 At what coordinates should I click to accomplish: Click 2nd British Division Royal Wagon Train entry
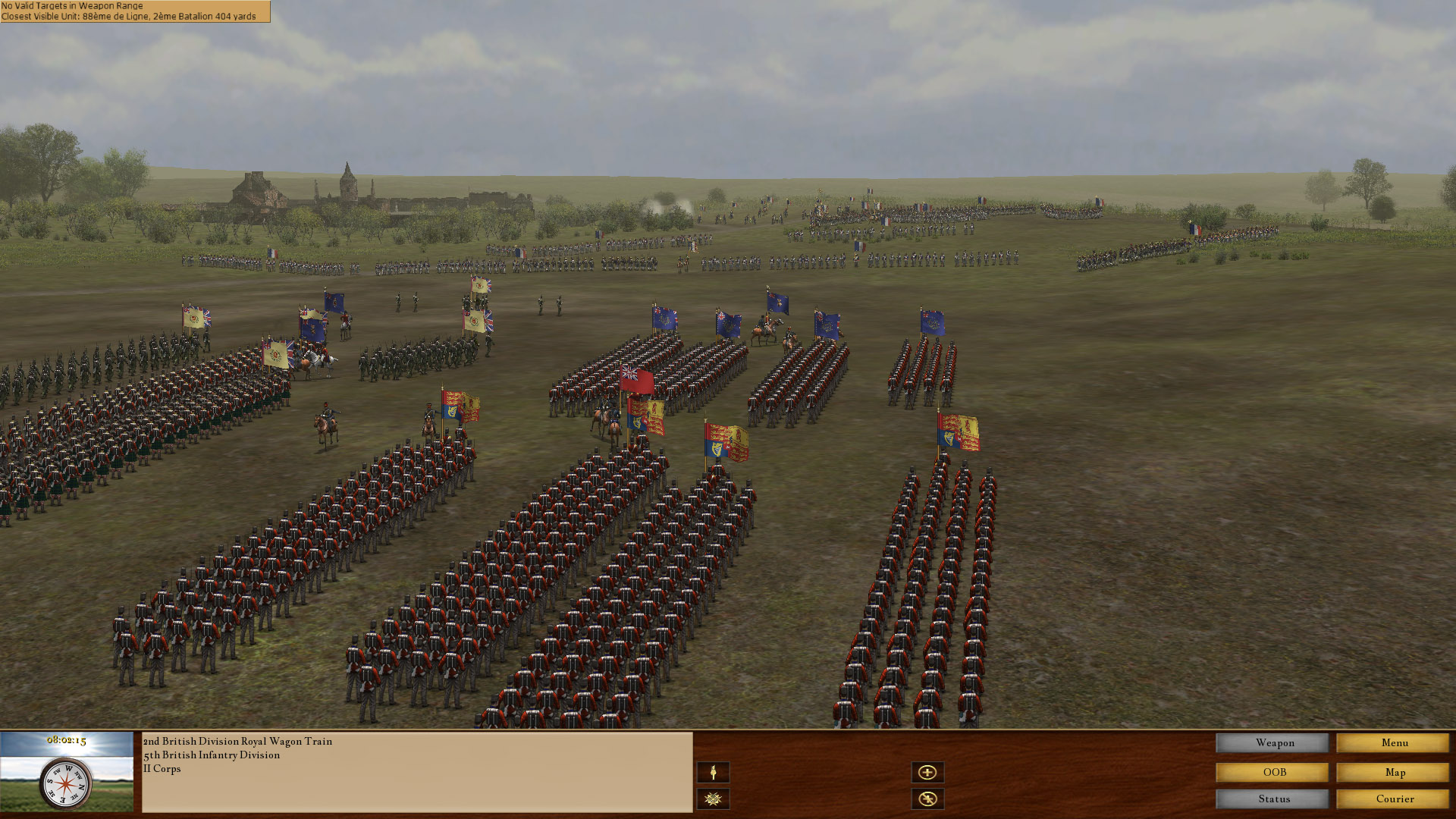pyautogui.click(x=237, y=742)
